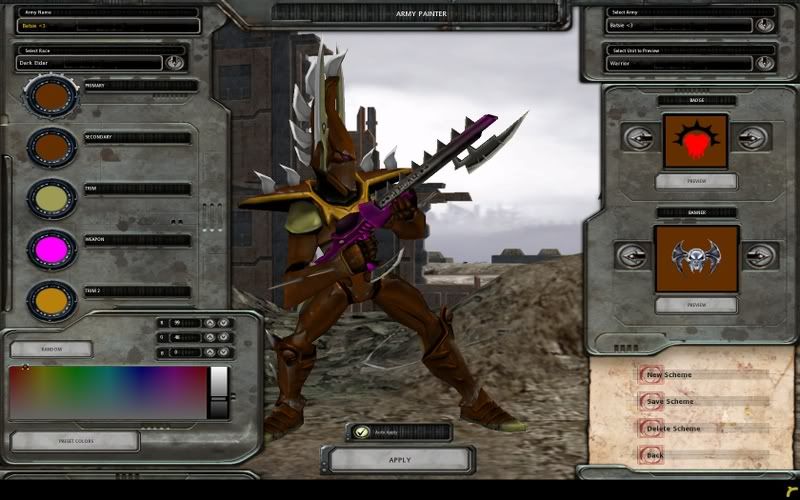Pick the pale yellow Trim color swatch
Viewport: 800px width, 500px height.
(x=52, y=199)
